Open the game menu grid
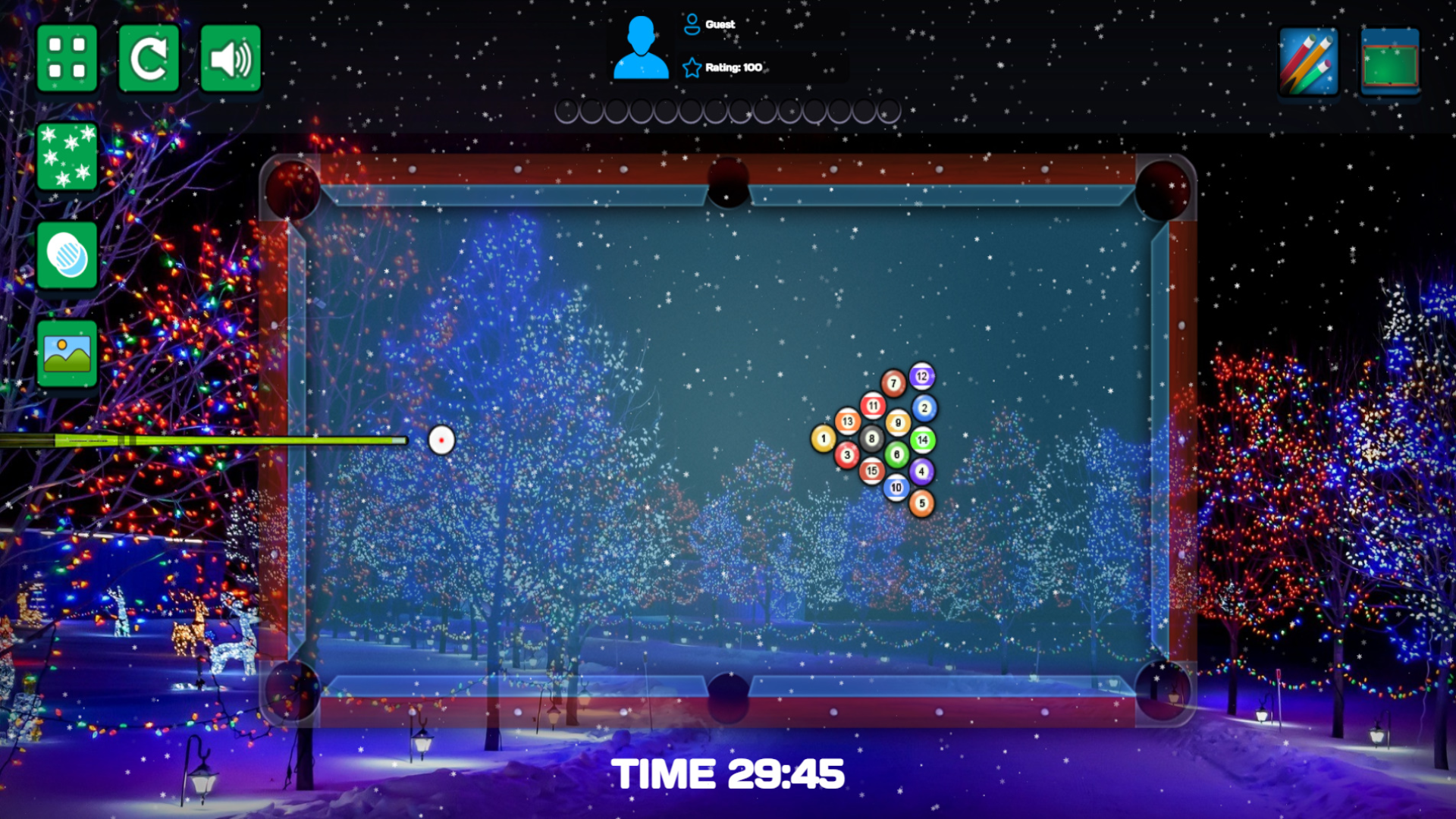1456x819 pixels. tap(67, 58)
